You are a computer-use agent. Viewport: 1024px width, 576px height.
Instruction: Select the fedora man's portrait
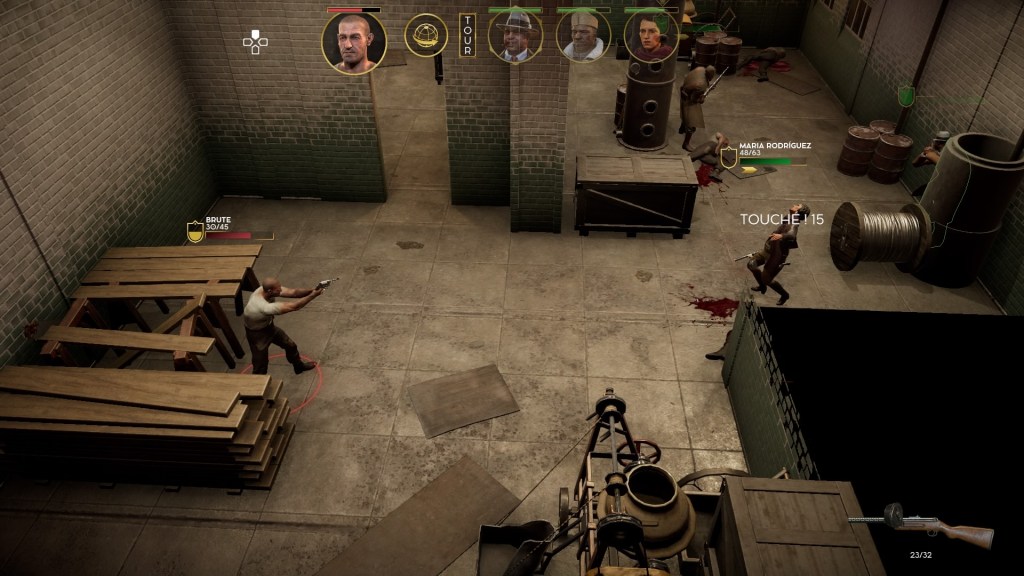point(515,36)
